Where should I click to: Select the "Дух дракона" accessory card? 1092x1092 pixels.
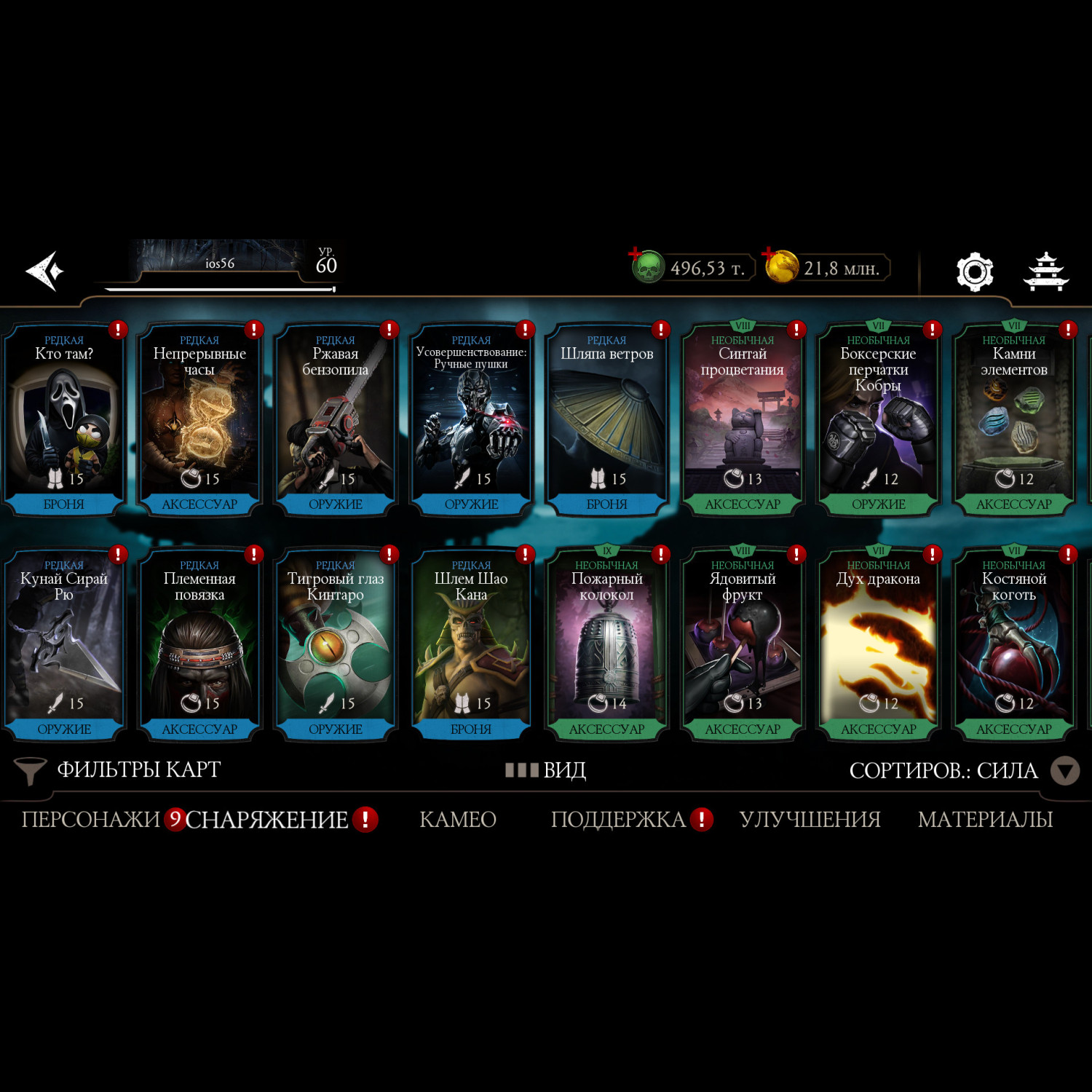pos(879,645)
